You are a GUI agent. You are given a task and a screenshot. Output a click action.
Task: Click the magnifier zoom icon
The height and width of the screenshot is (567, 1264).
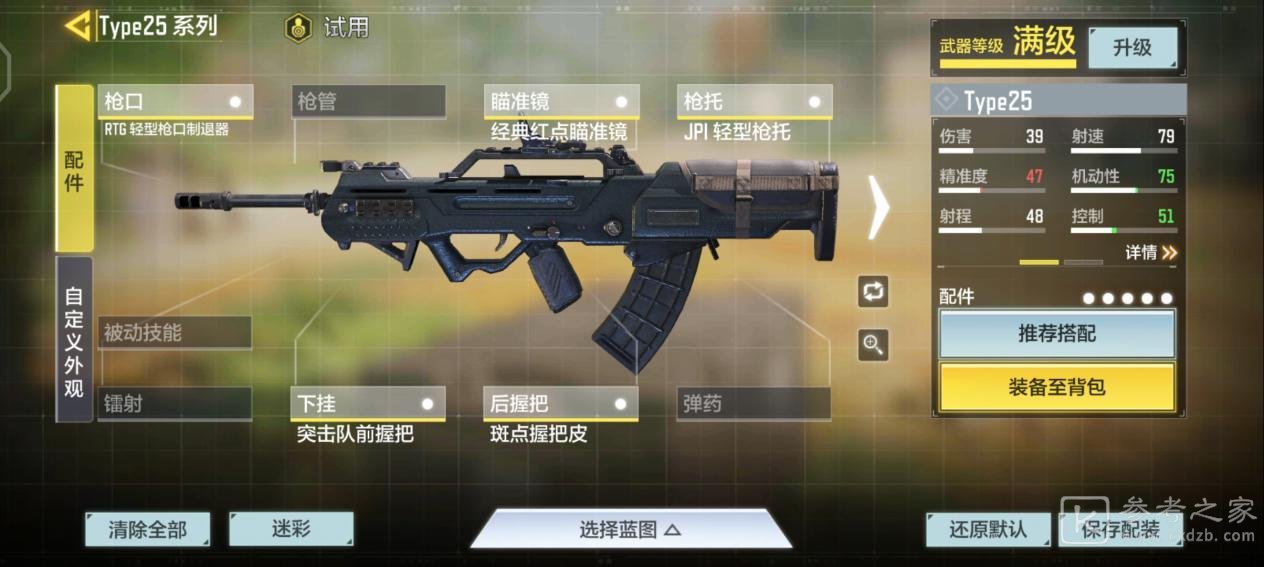click(x=873, y=345)
